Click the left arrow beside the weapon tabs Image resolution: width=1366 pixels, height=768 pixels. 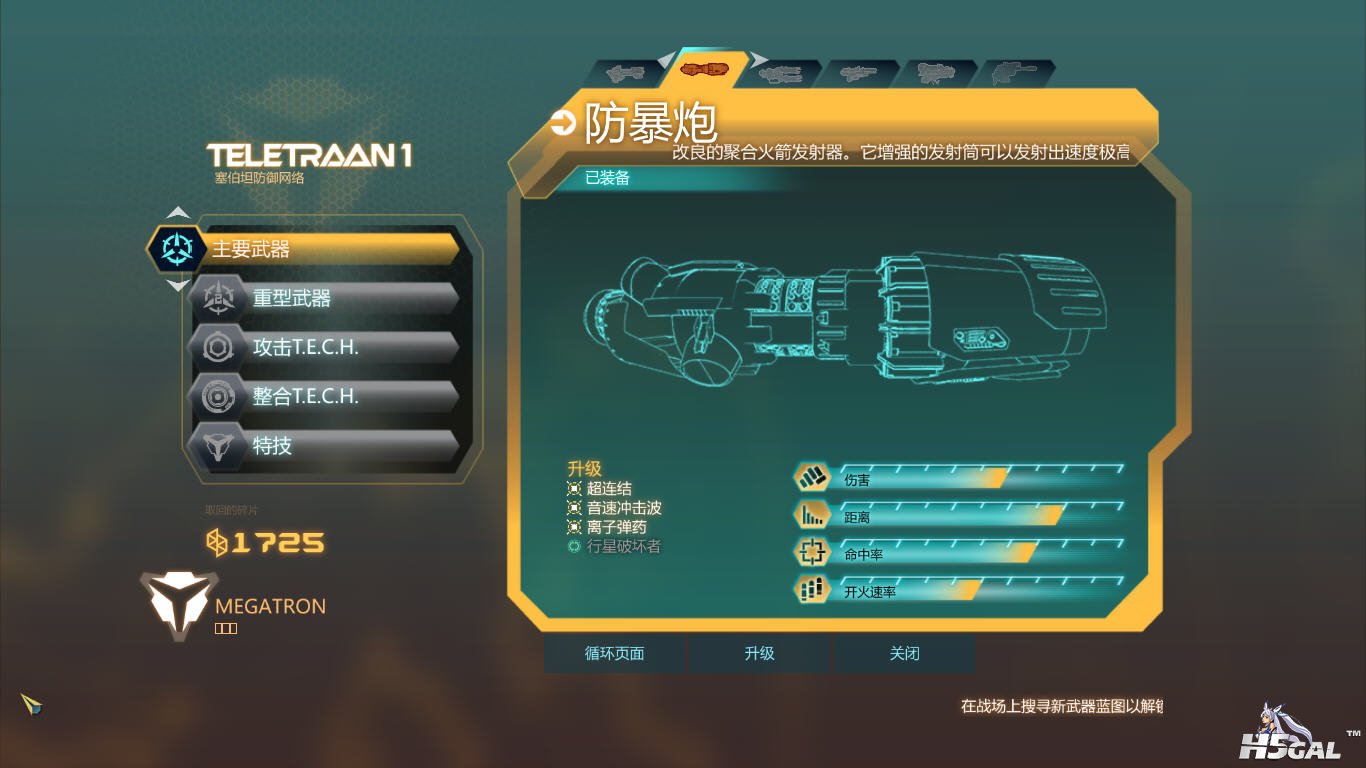pos(667,61)
